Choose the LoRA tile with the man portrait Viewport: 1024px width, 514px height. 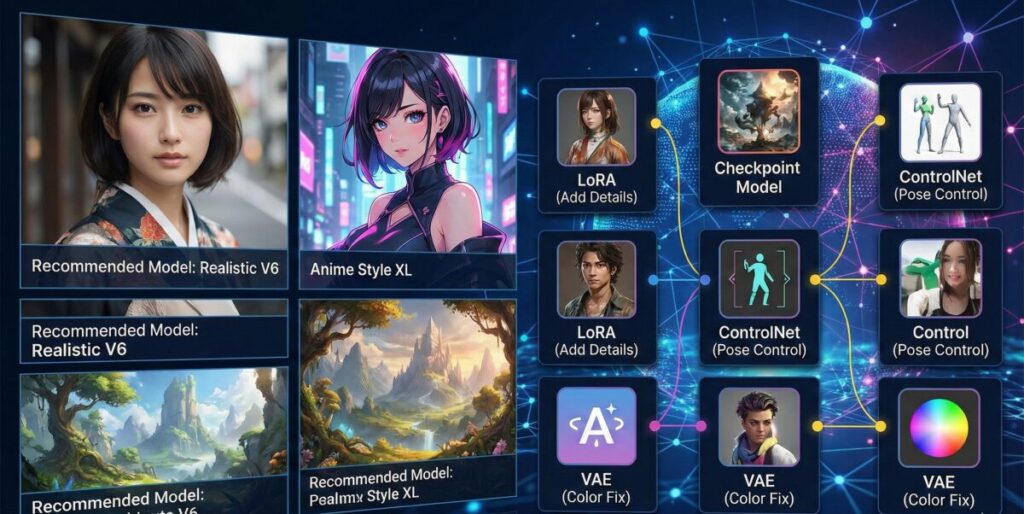(597, 297)
